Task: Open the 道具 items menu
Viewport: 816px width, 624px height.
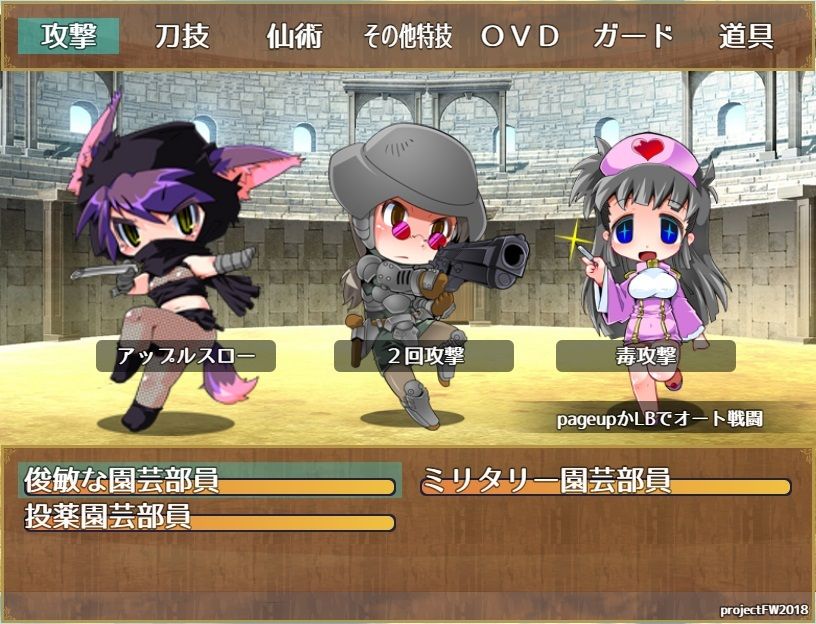Action: (x=746, y=36)
